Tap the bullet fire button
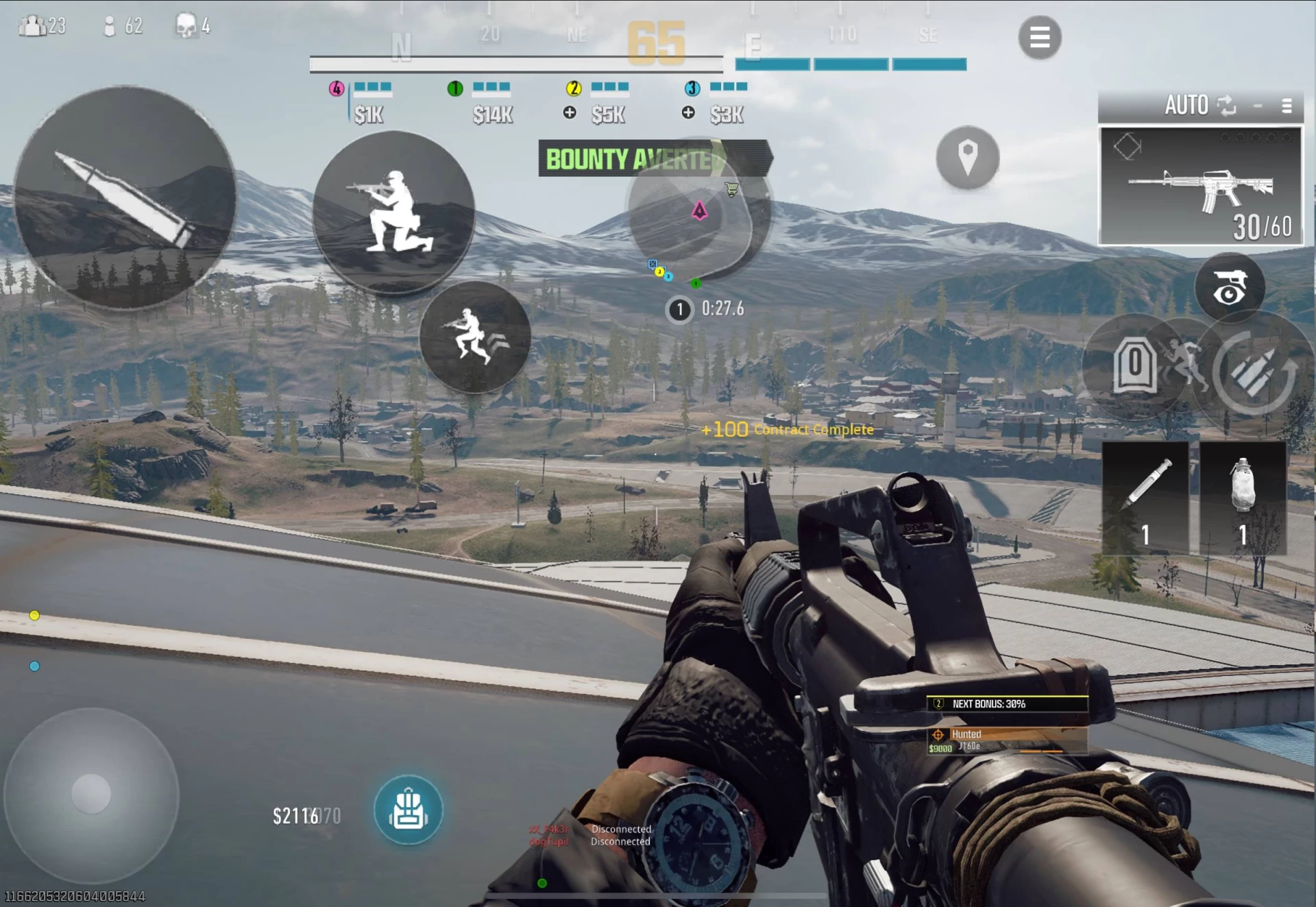Viewport: 1316px width, 907px height. [x=125, y=197]
